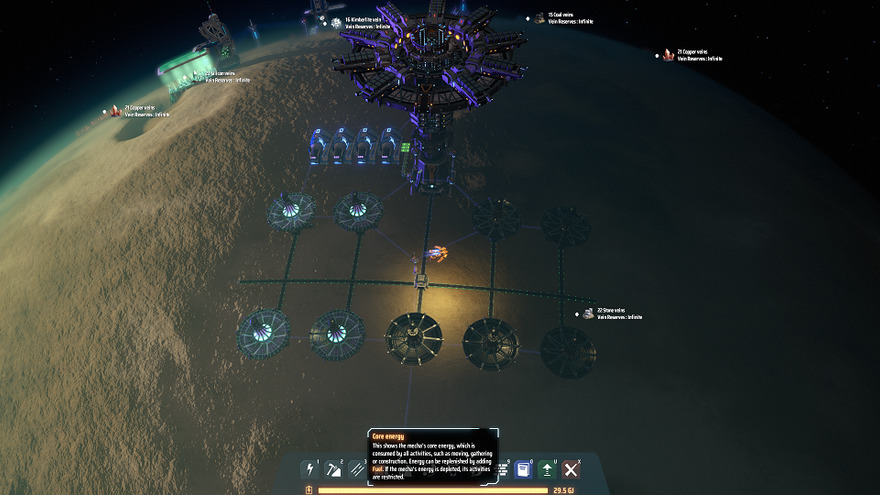Open the power build category with lightning bolt
Screen dimensions: 880x495
pos(310,469)
